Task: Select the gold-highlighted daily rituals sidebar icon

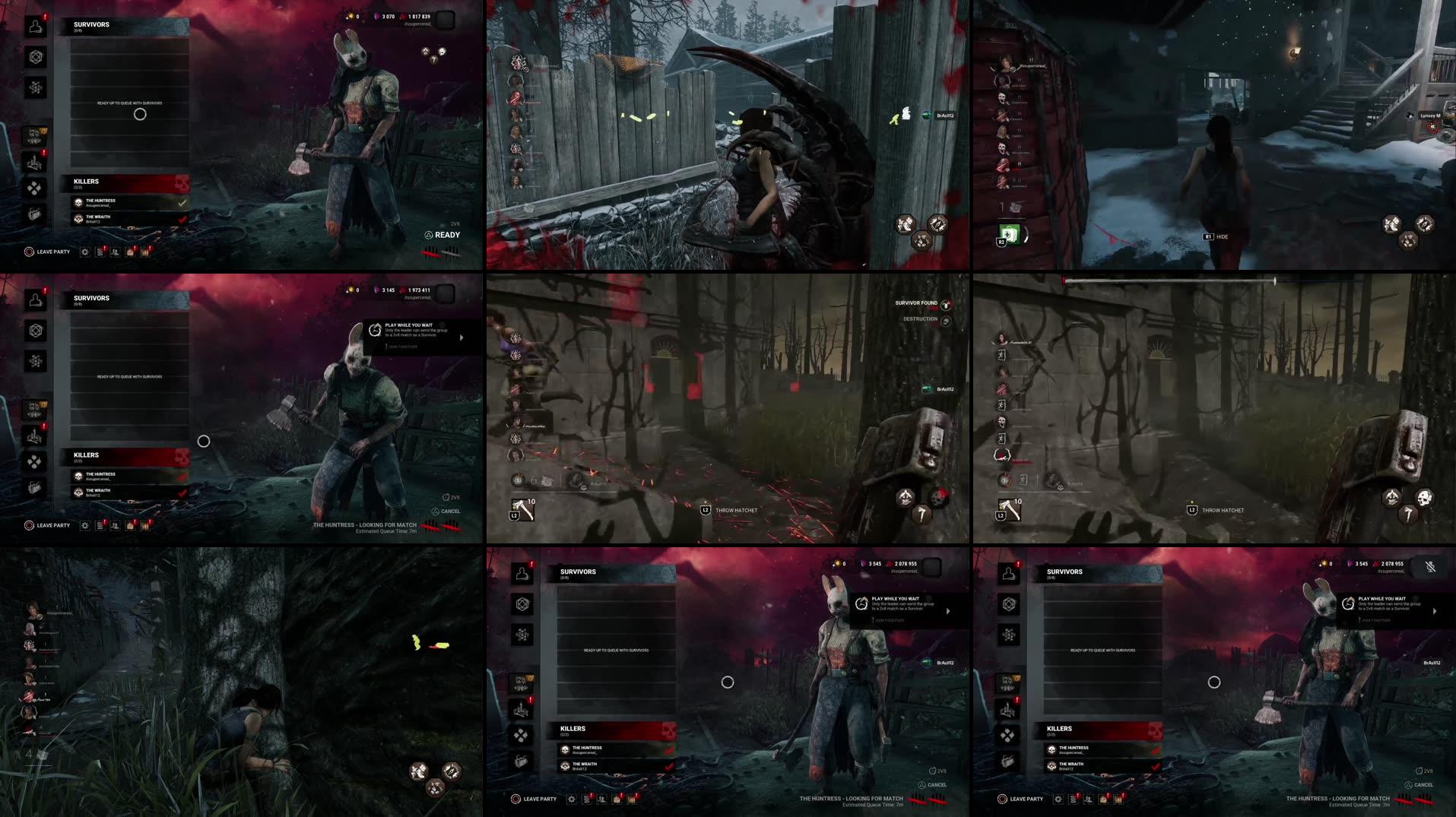Action: tap(35, 135)
